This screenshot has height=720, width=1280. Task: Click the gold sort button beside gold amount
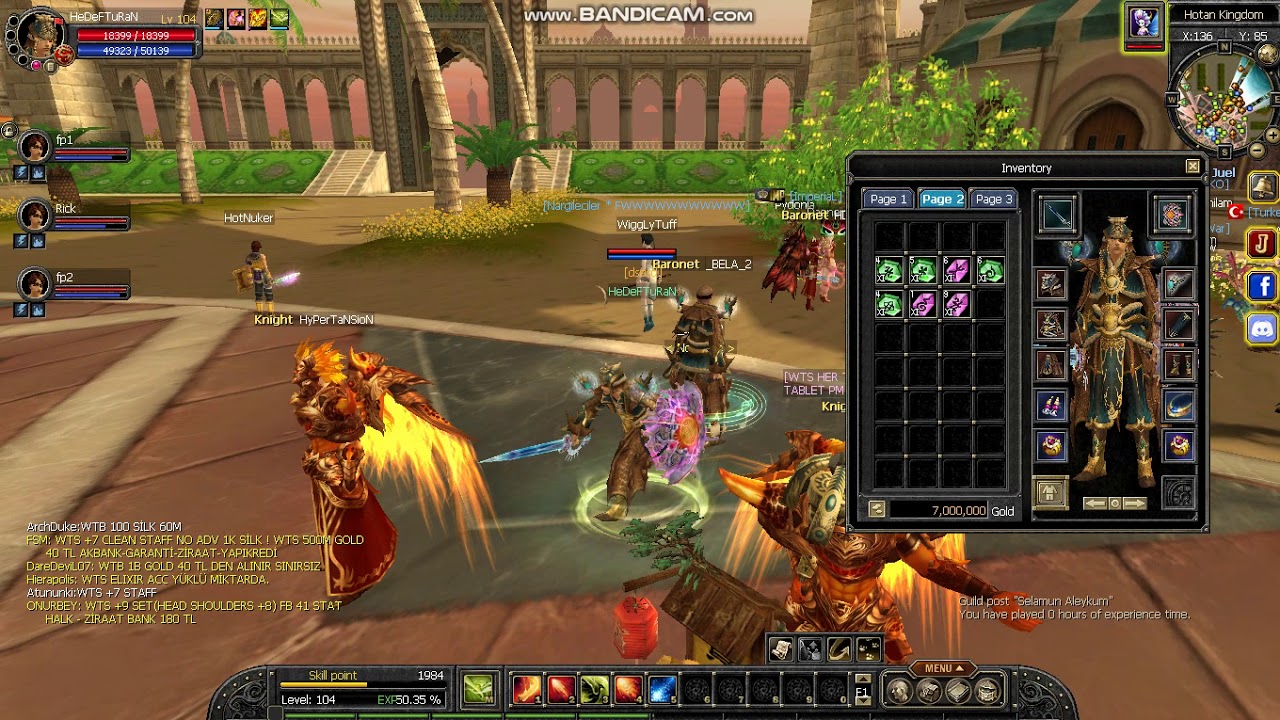click(877, 510)
